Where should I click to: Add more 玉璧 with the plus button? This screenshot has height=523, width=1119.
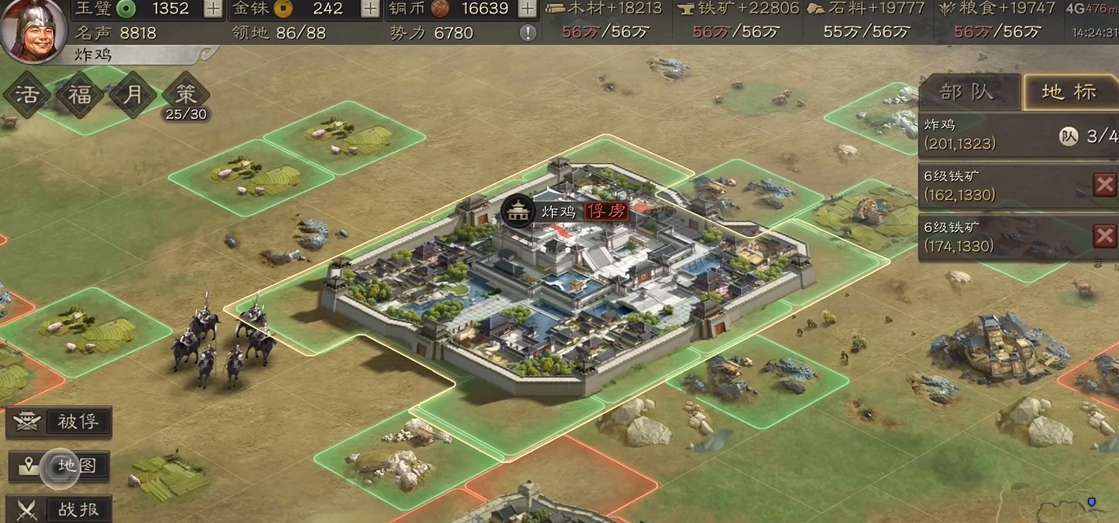[x=213, y=9]
